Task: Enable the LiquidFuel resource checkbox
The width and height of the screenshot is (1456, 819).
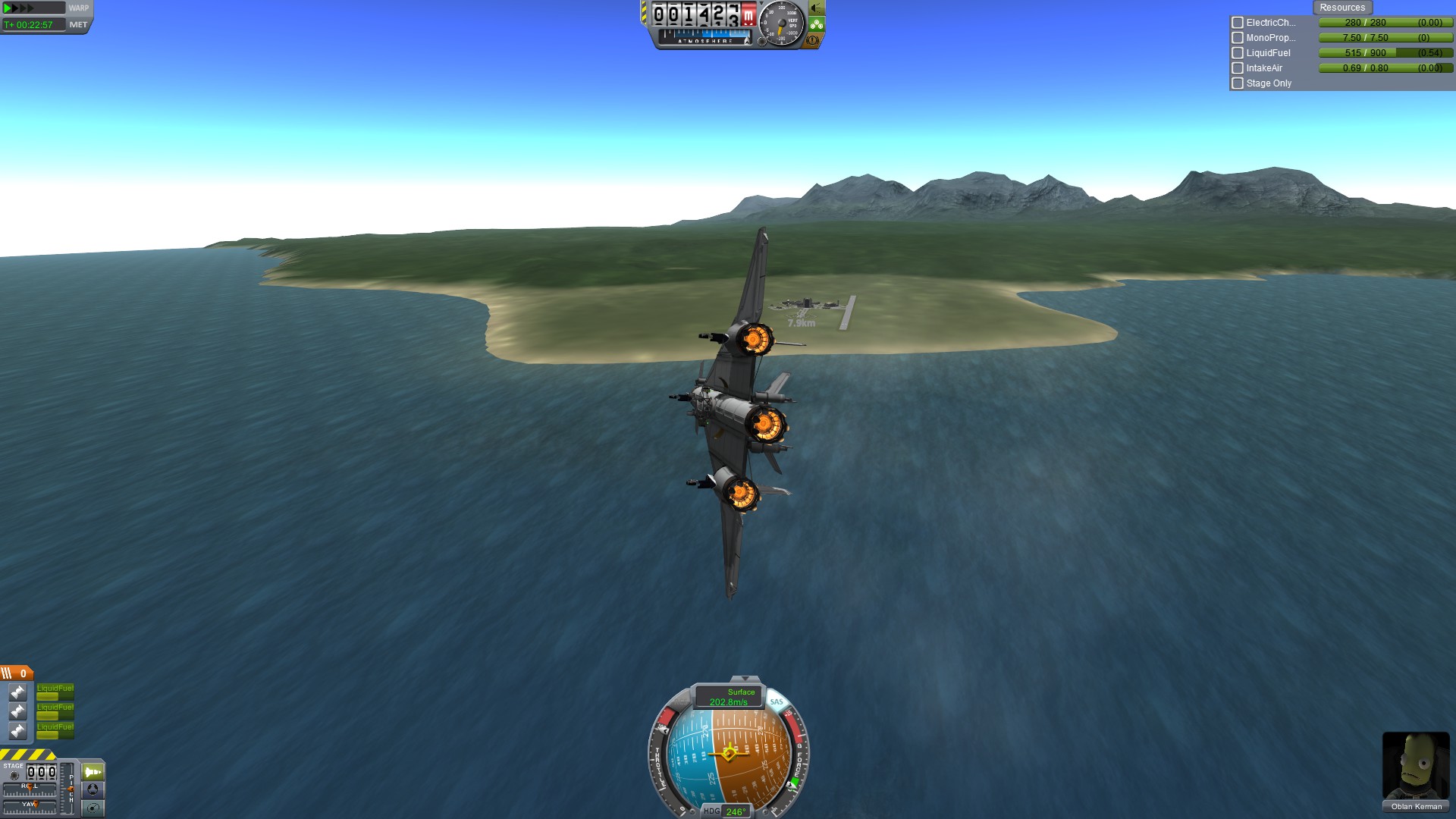Action: (1238, 53)
